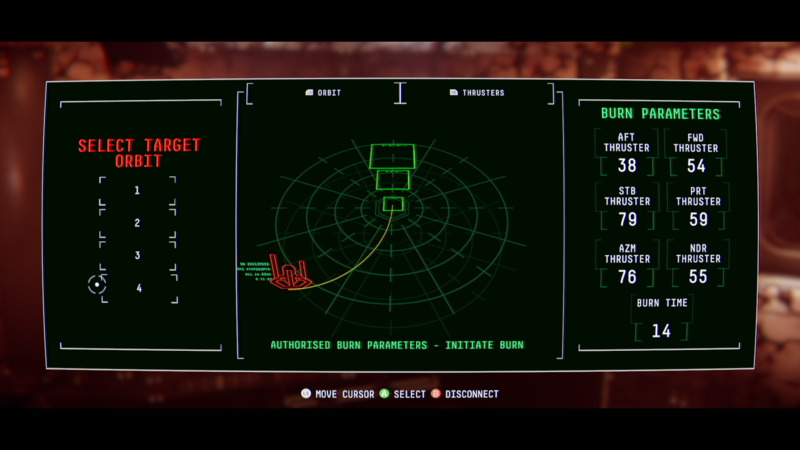Screen dimensions: 800x450
Task: Change the PRT thruster value
Action: coord(696,219)
